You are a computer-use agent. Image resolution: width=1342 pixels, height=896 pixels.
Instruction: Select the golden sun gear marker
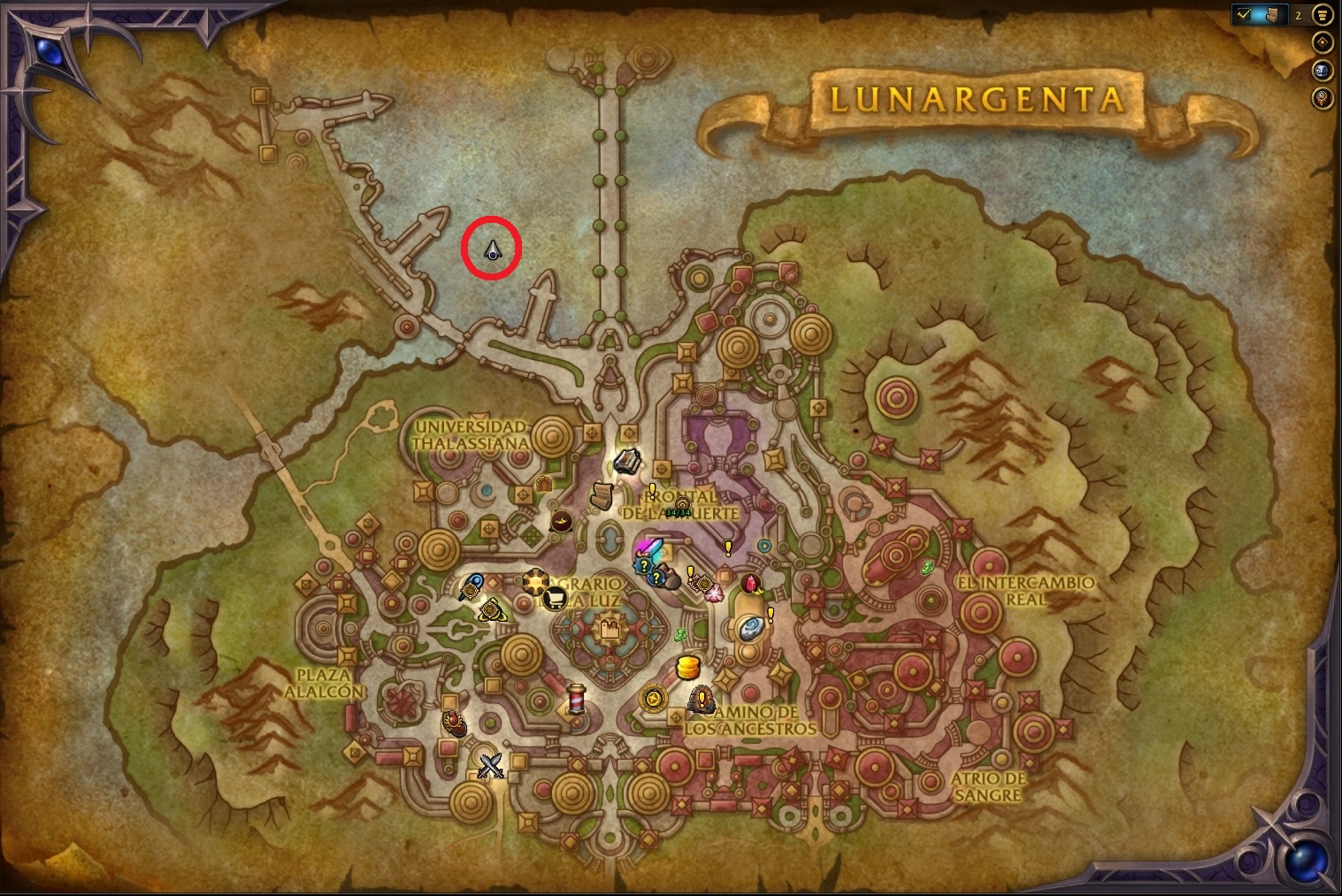click(x=534, y=580)
